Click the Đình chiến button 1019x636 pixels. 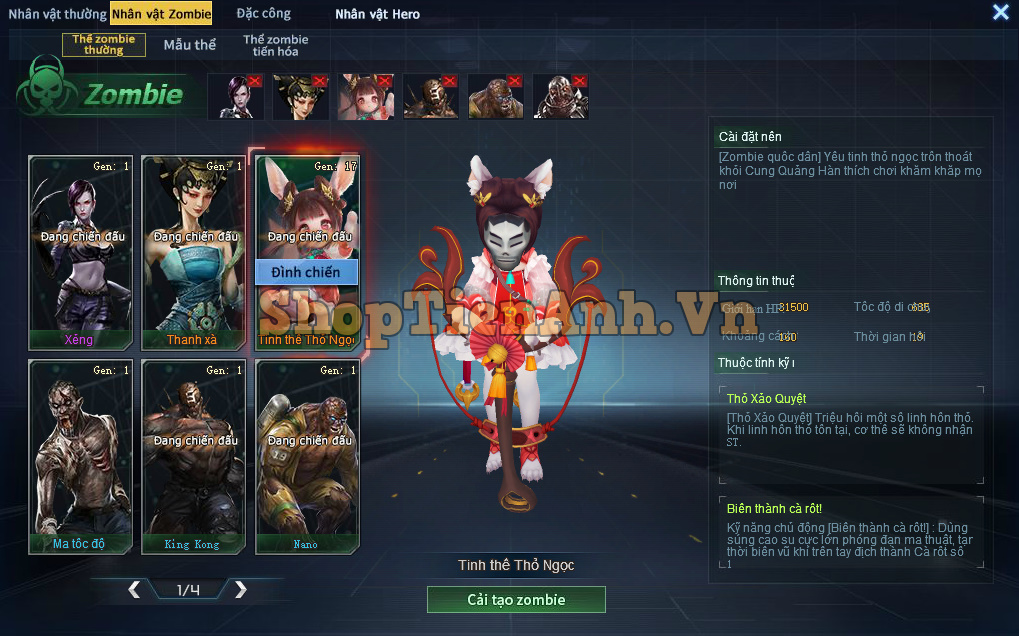307,272
